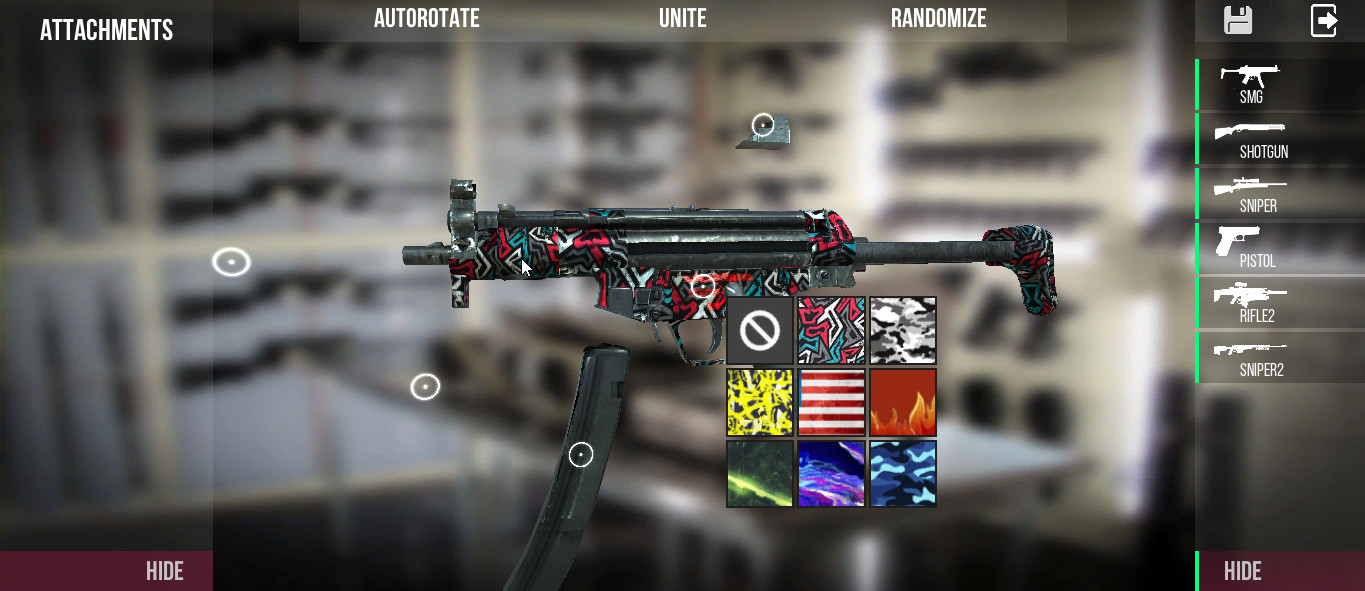The image size is (1365, 591).
Task: Apply the yellow and black pattern skin
Action: click(760, 402)
